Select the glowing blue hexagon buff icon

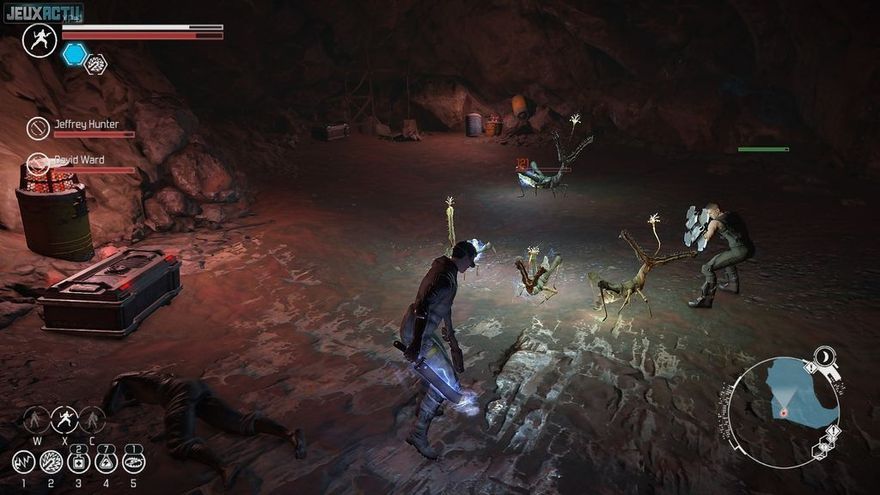[74, 55]
